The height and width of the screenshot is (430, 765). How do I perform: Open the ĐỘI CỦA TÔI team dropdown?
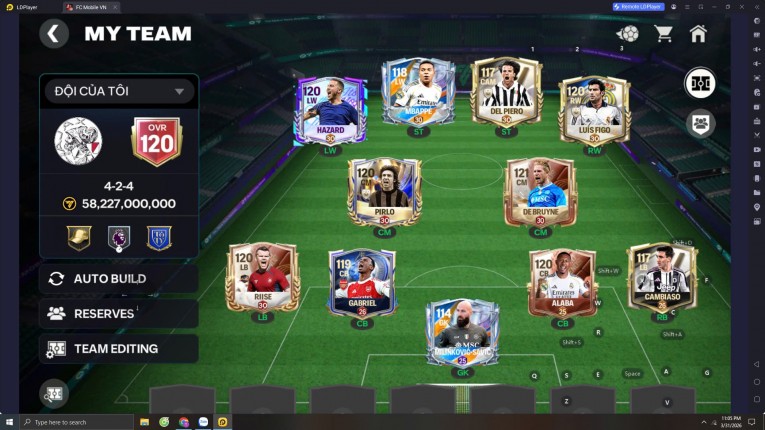coord(118,91)
